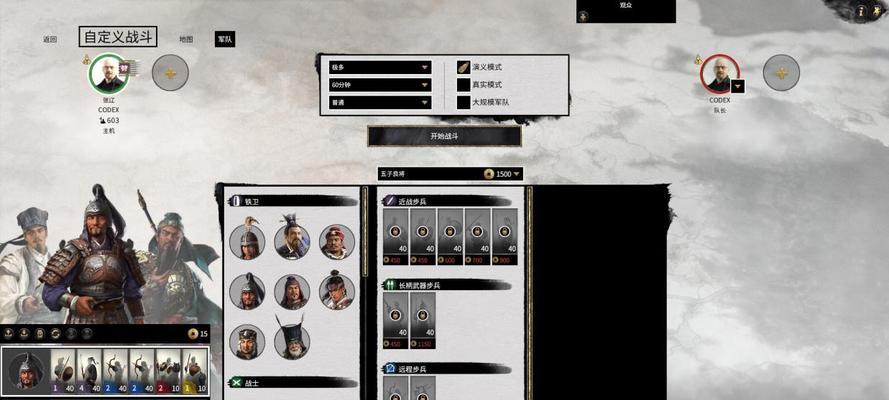Screen dimensions: 889x400
Task: Add a player next to the left host portrait
Action: pos(170,73)
